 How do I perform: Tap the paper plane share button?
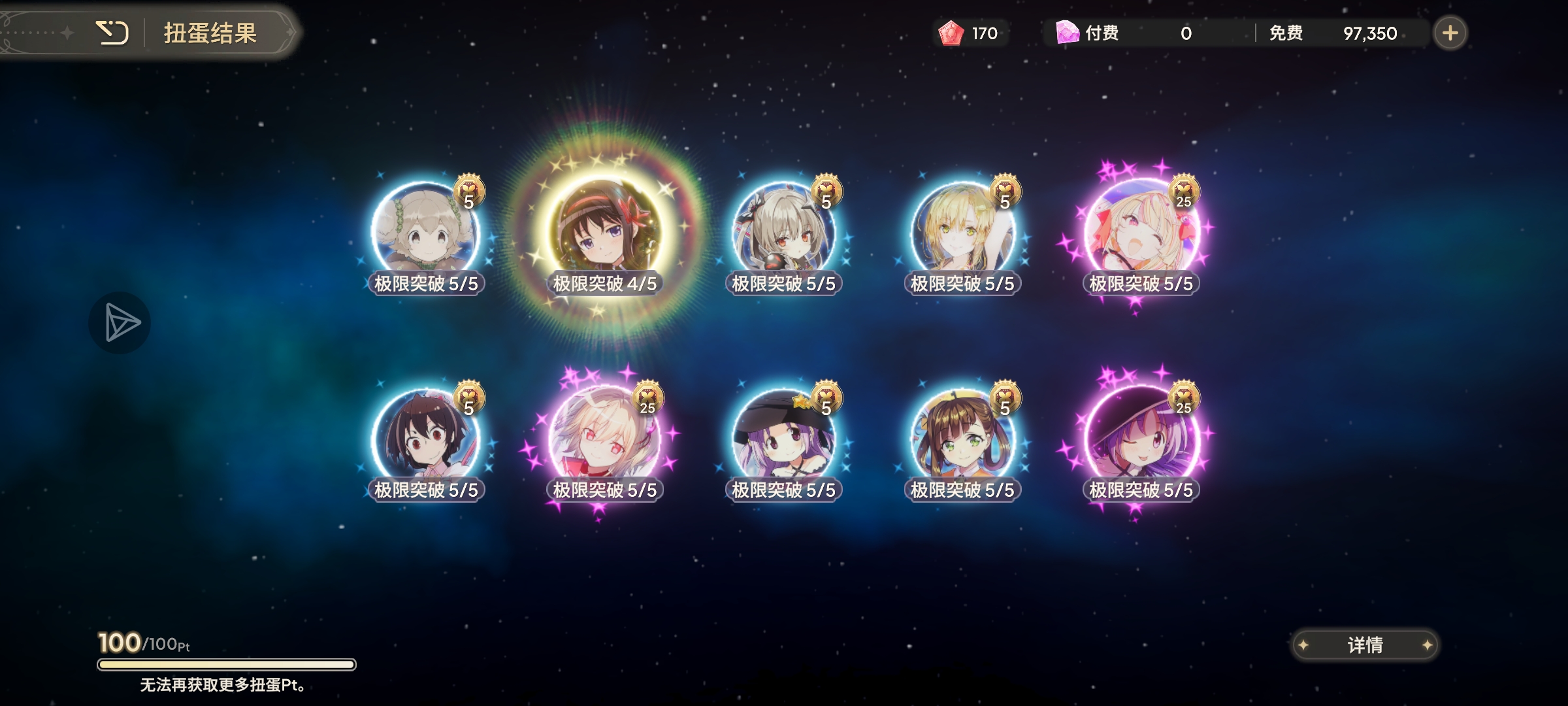[120, 322]
